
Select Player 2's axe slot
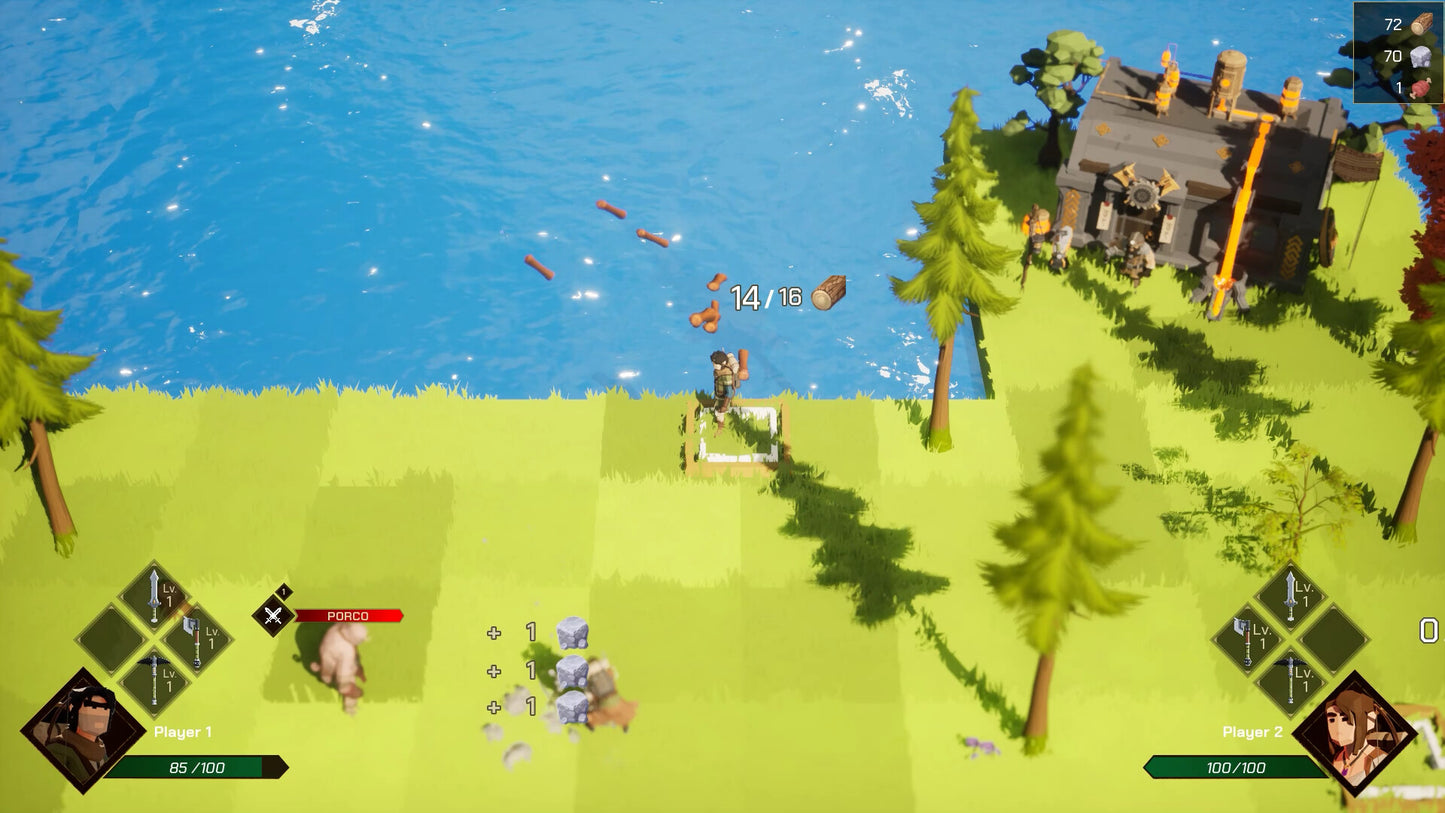click(x=1248, y=639)
